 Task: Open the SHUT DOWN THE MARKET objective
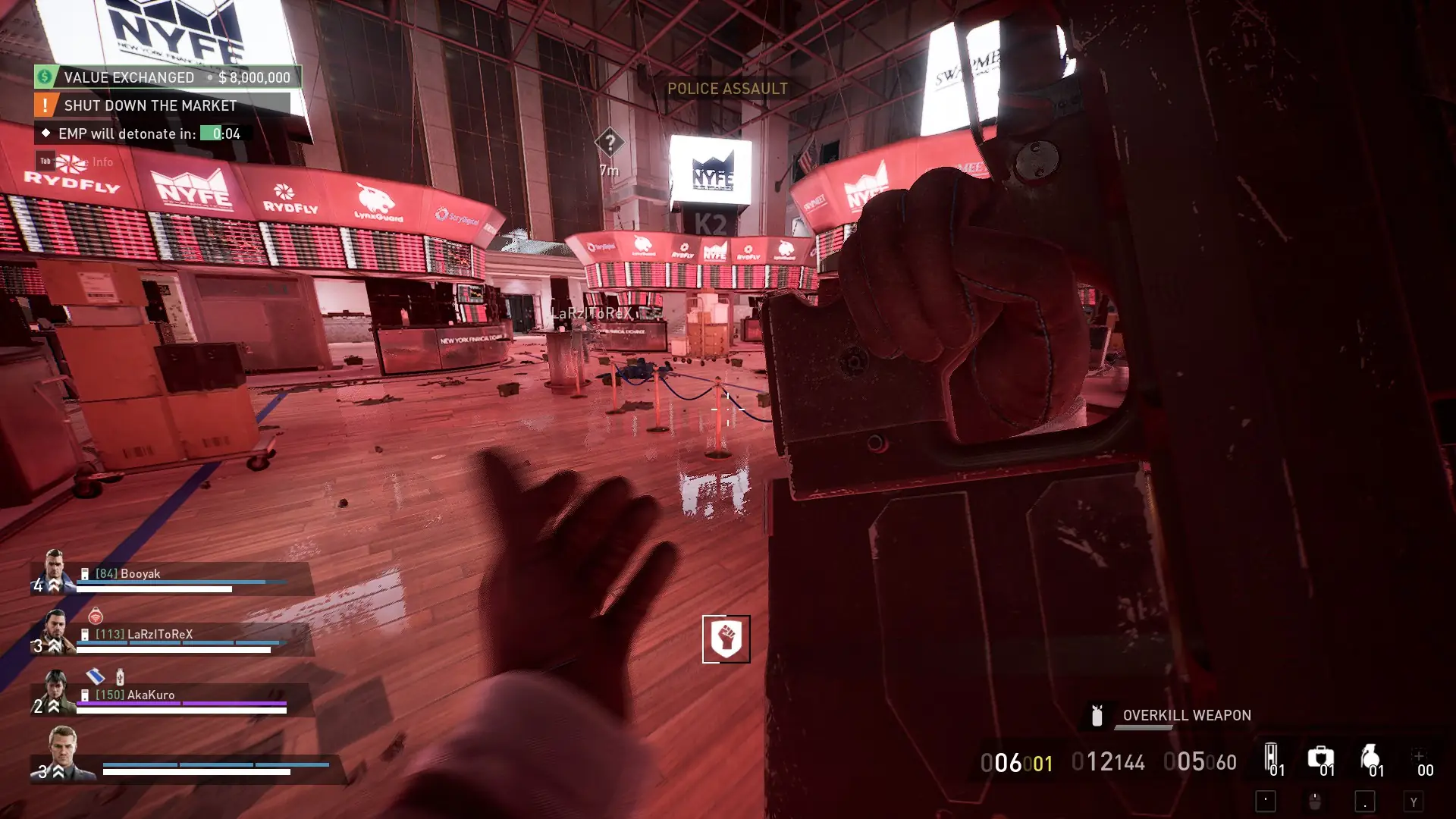click(x=149, y=105)
